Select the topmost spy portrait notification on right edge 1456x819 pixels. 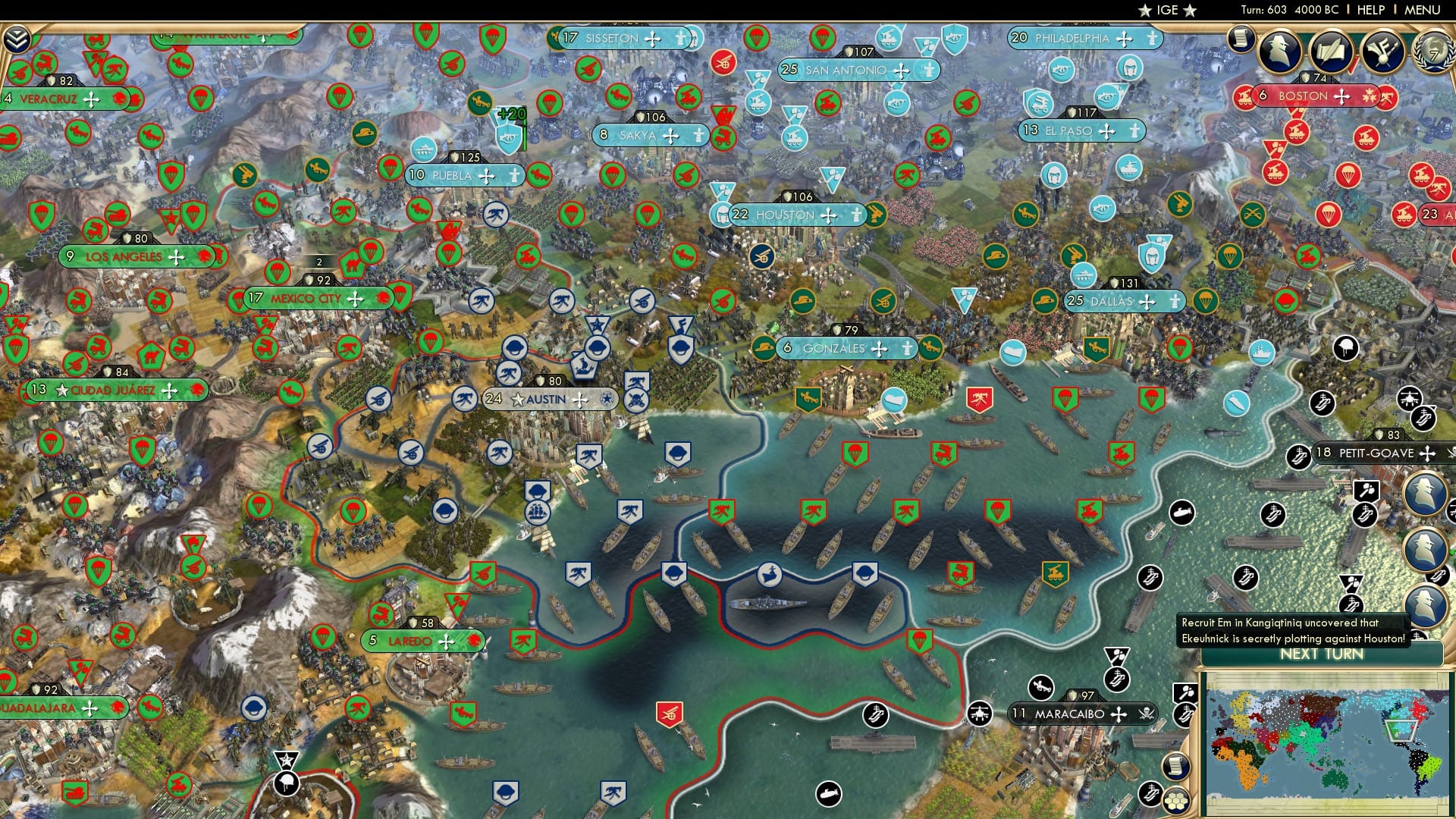pos(1424,491)
